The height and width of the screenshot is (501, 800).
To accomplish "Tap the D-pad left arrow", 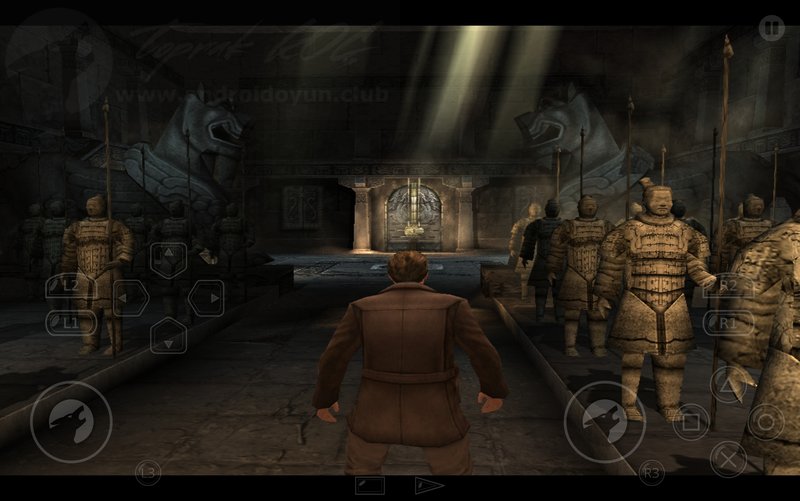I will pyautogui.click(x=130, y=298).
